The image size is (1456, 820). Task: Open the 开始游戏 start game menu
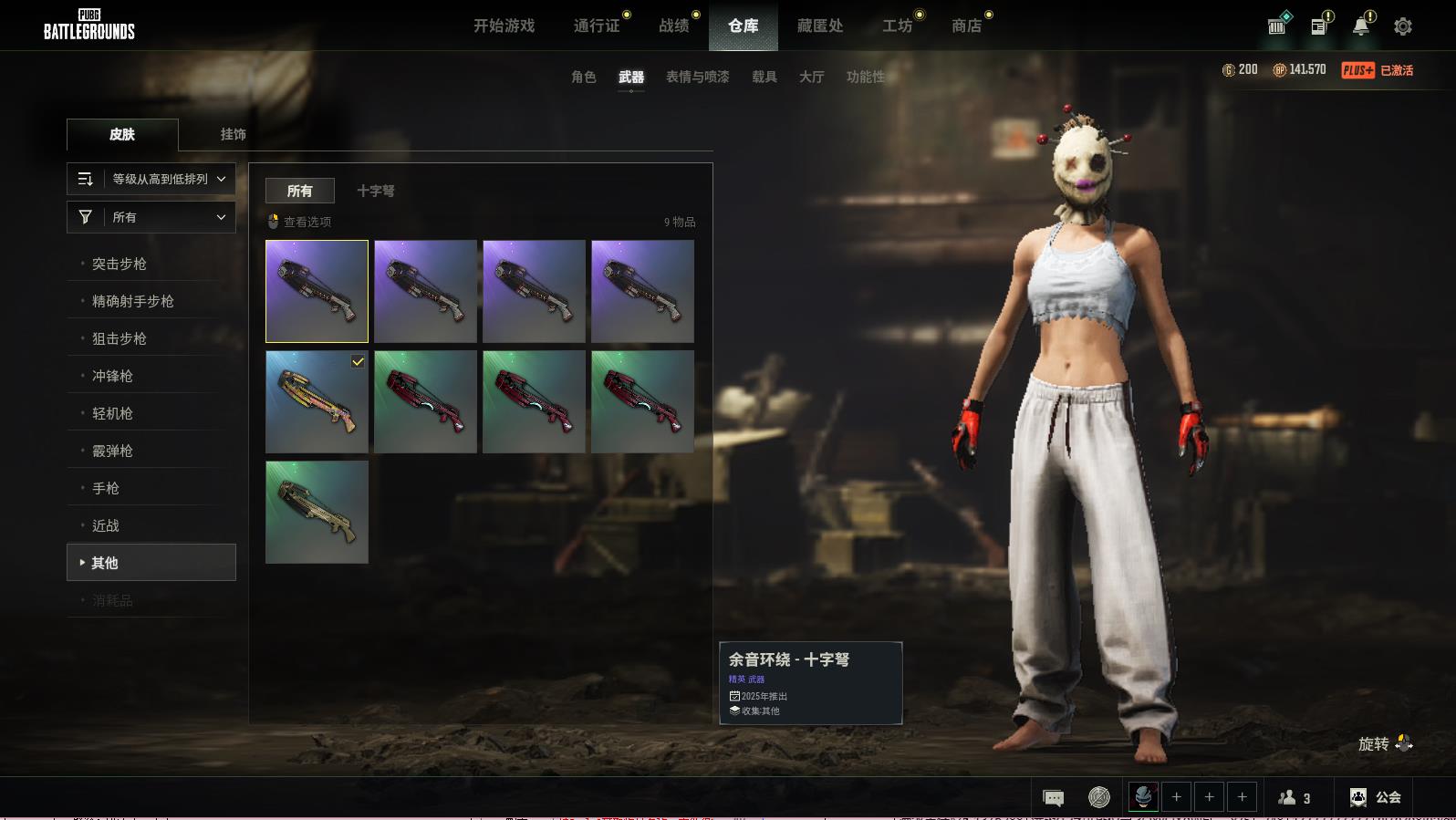(x=504, y=26)
